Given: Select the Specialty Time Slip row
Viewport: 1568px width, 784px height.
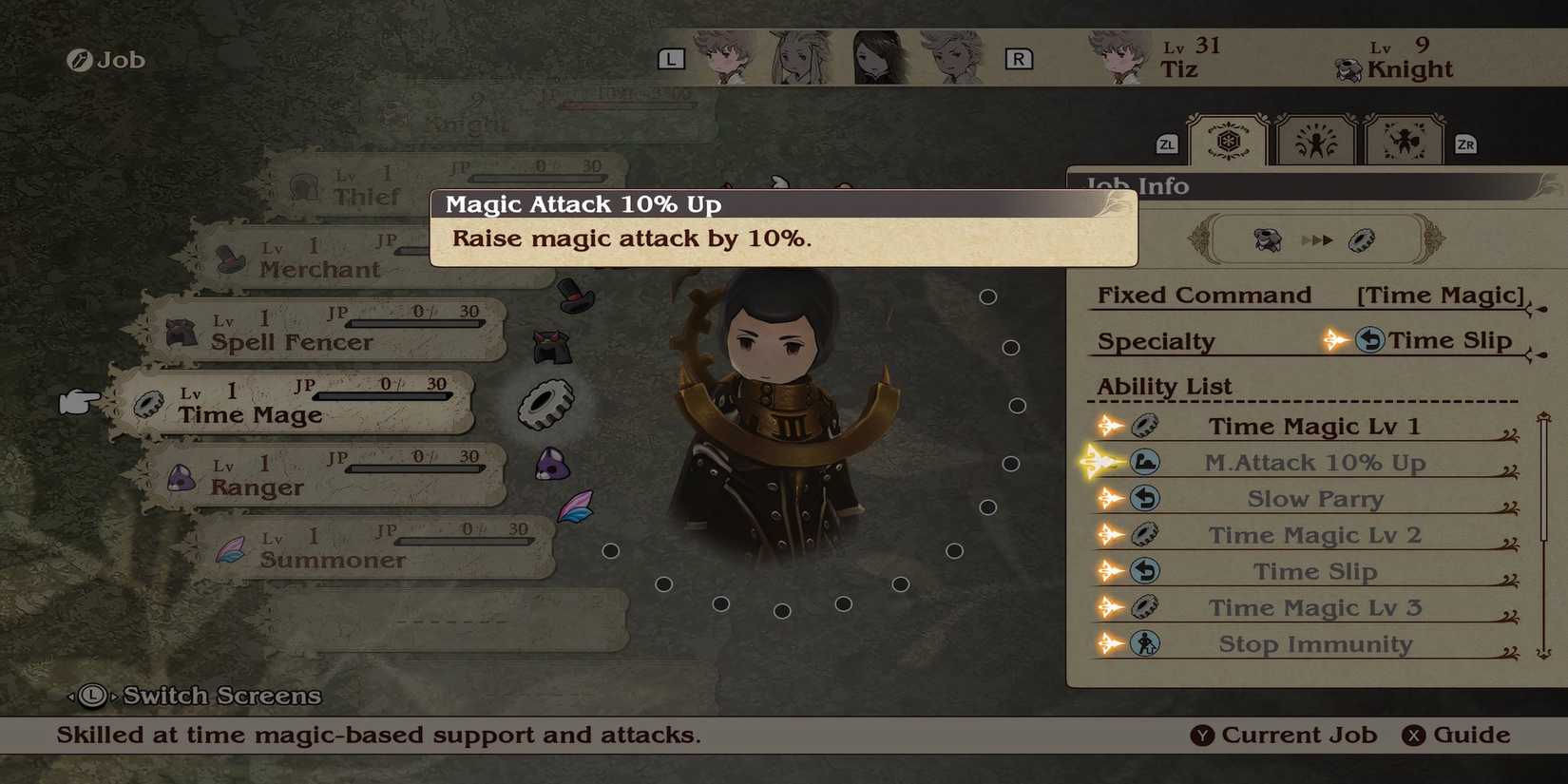Looking at the screenshot, I should click(1311, 340).
